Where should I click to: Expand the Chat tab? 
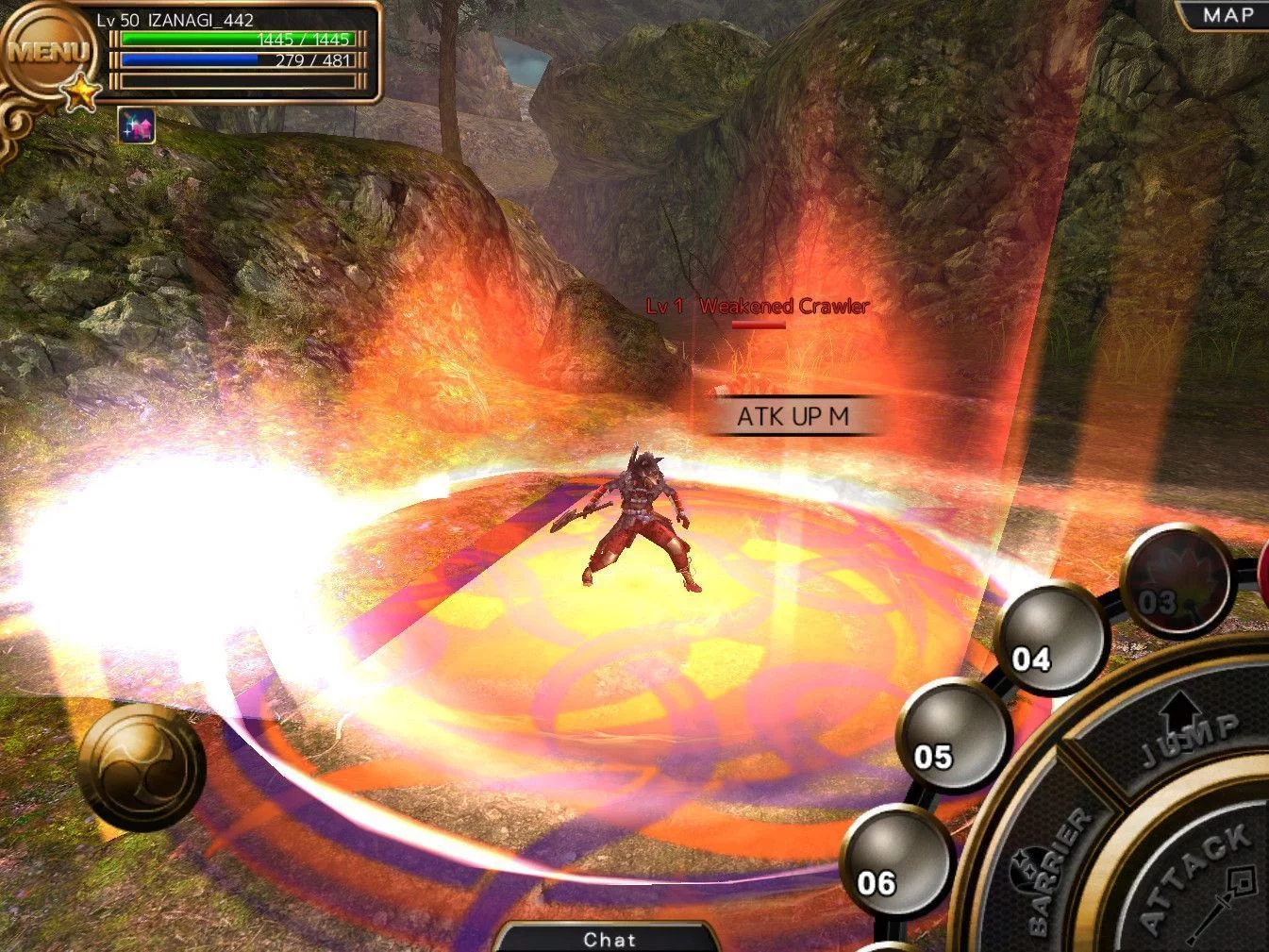point(609,938)
